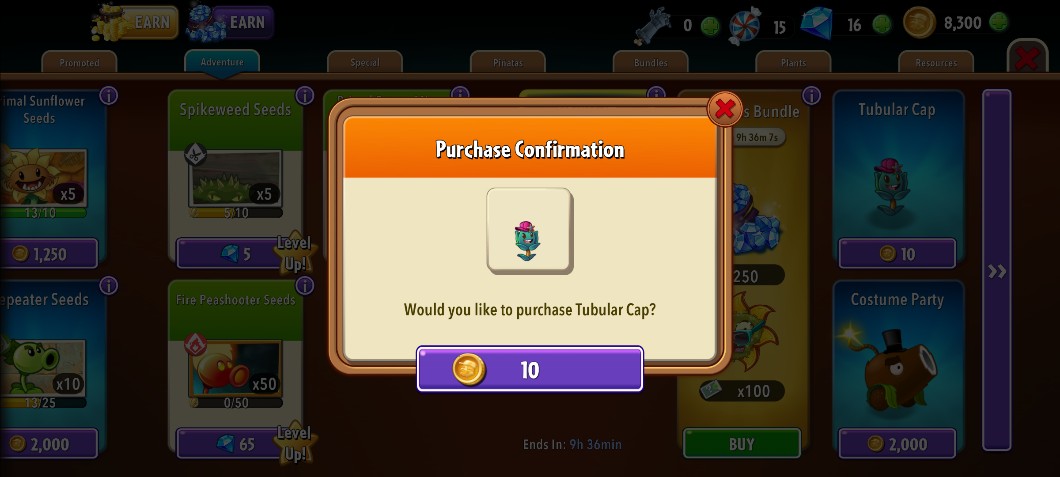1060x477 pixels.
Task: Close the Purchase Confirmation dialog
Action: tap(723, 108)
